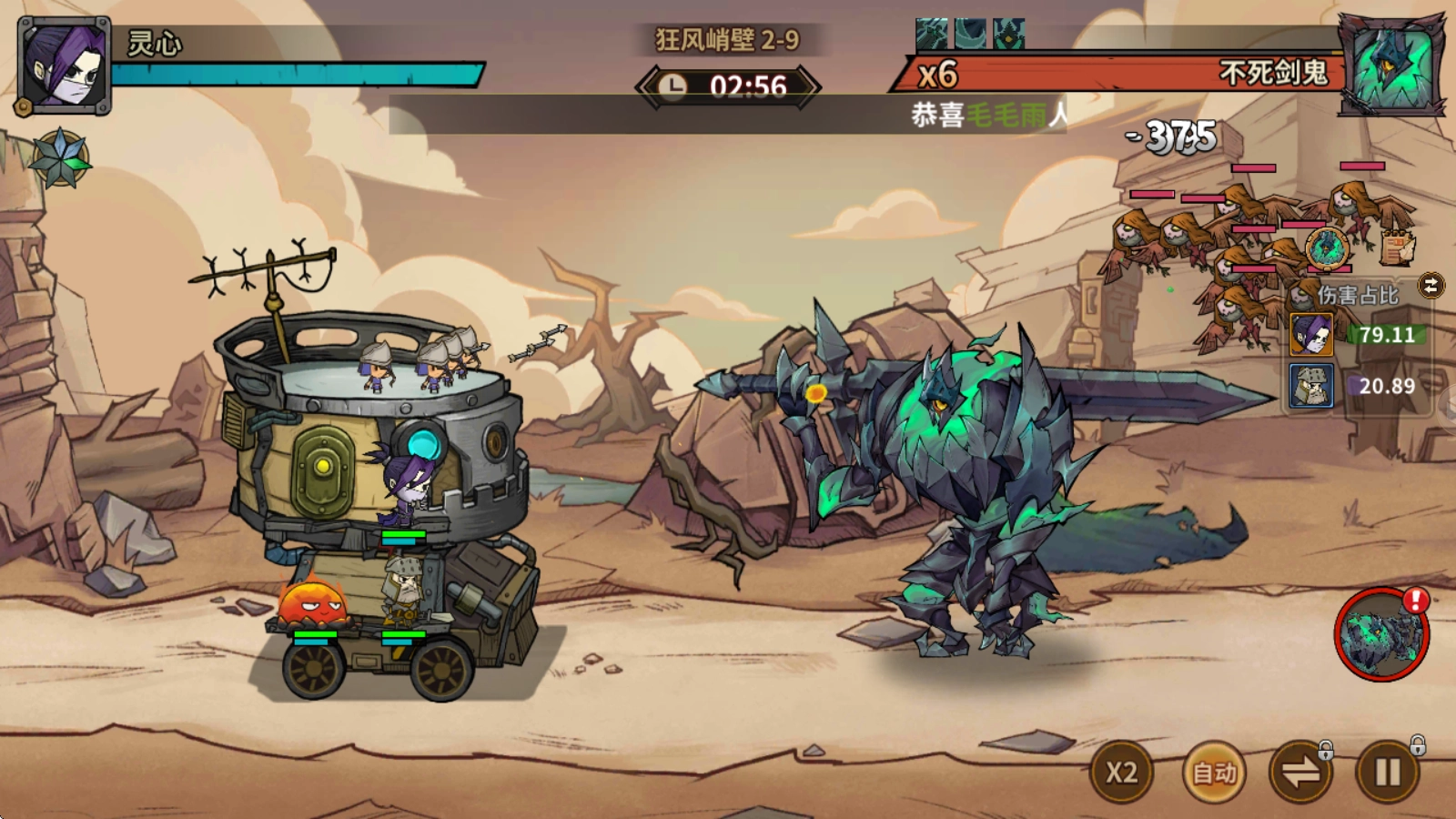Tap the locked swap arrows button
This screenshot has height=819, width=1456.
tap(1300, 773)
